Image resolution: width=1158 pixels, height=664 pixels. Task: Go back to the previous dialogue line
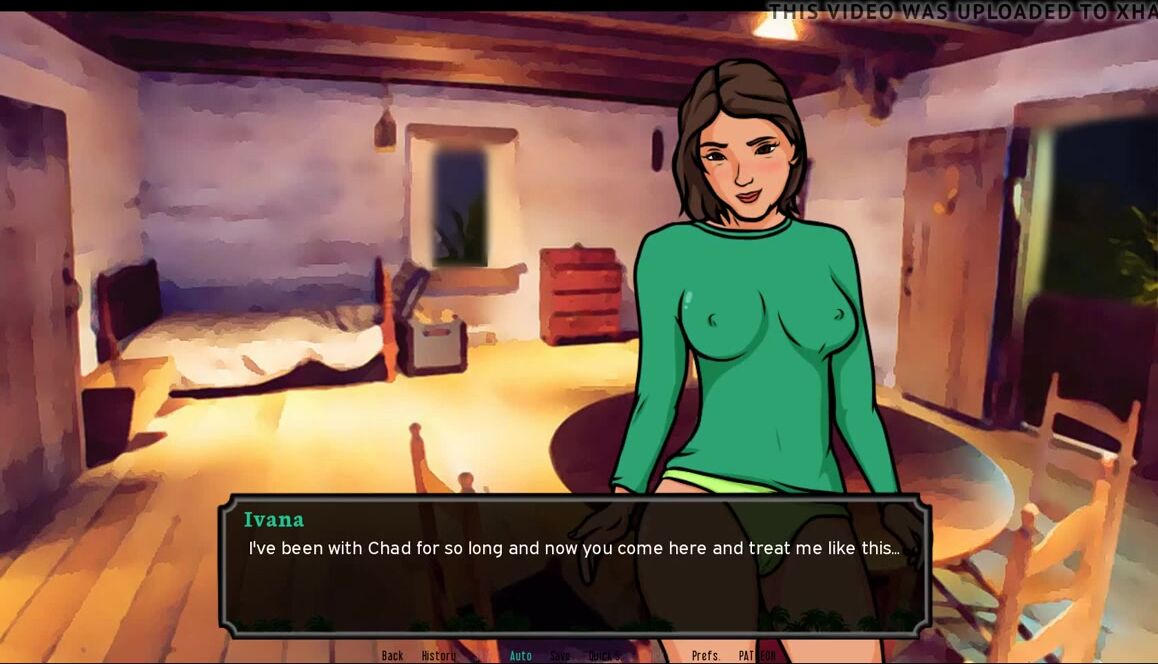point(392,656)
